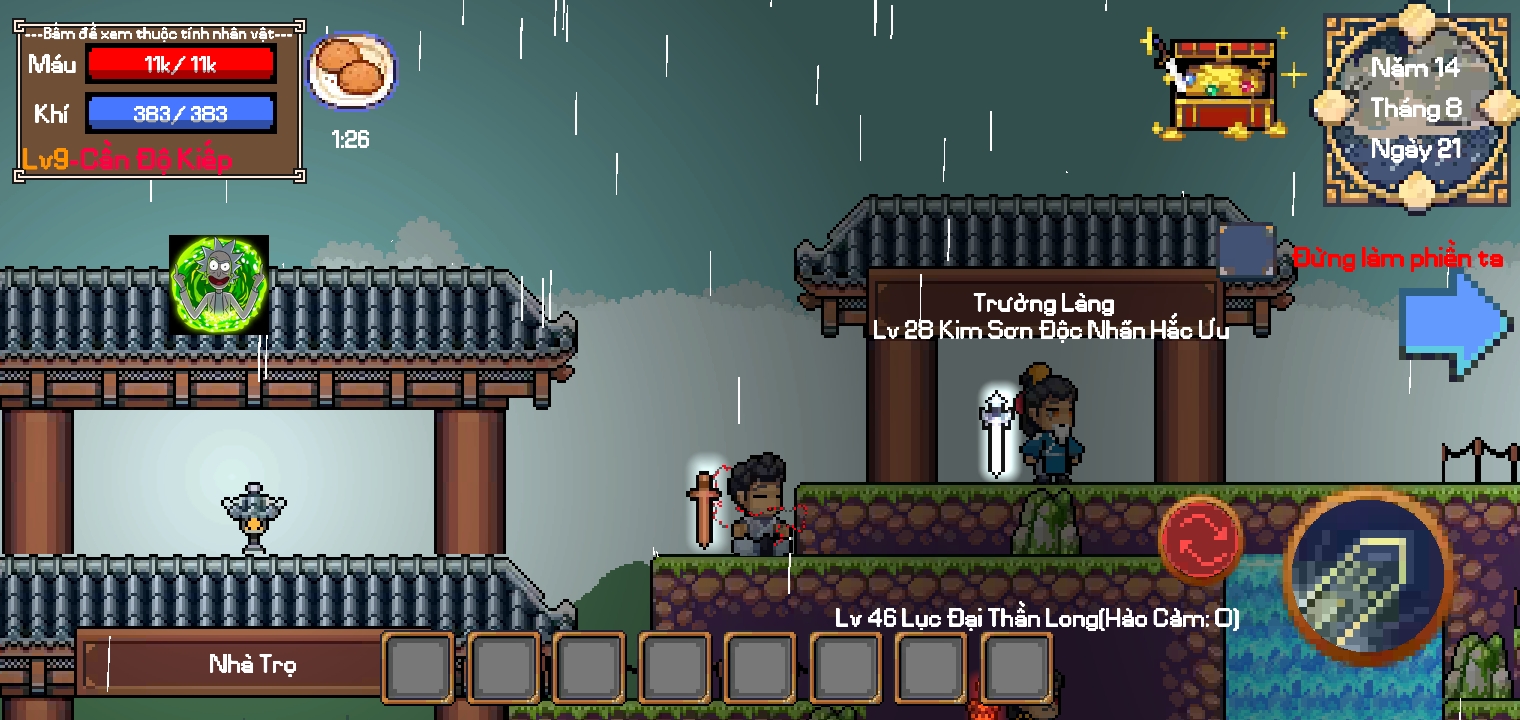Tap the red Máu health bar

coord(181,63)
